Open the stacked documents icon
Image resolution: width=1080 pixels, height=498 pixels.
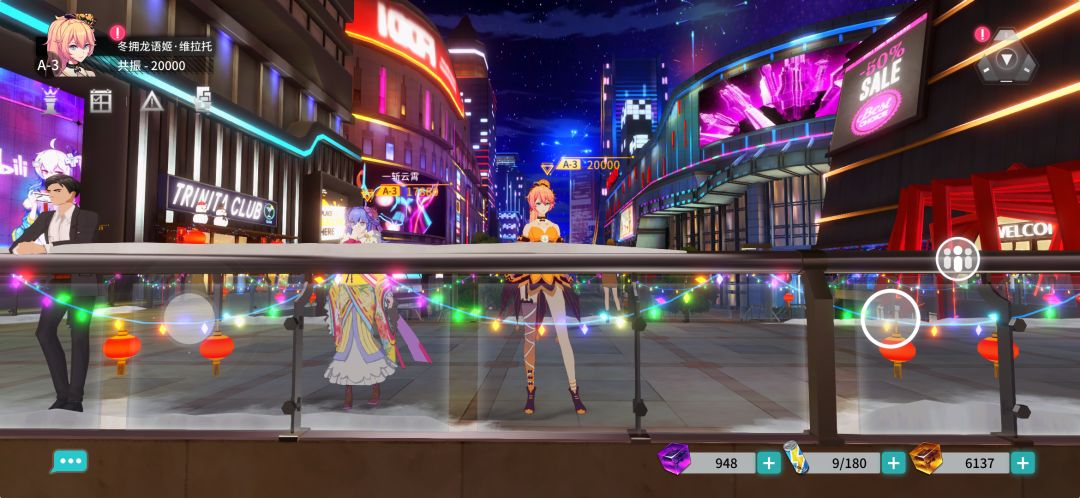(x=203, y=100)
